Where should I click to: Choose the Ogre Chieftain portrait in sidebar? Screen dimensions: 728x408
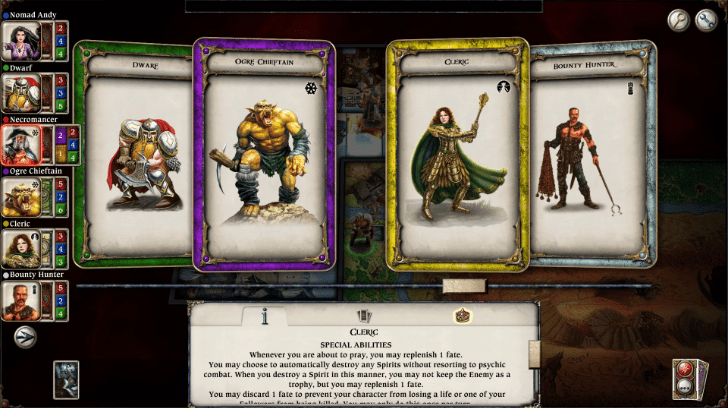pos(19,196)
